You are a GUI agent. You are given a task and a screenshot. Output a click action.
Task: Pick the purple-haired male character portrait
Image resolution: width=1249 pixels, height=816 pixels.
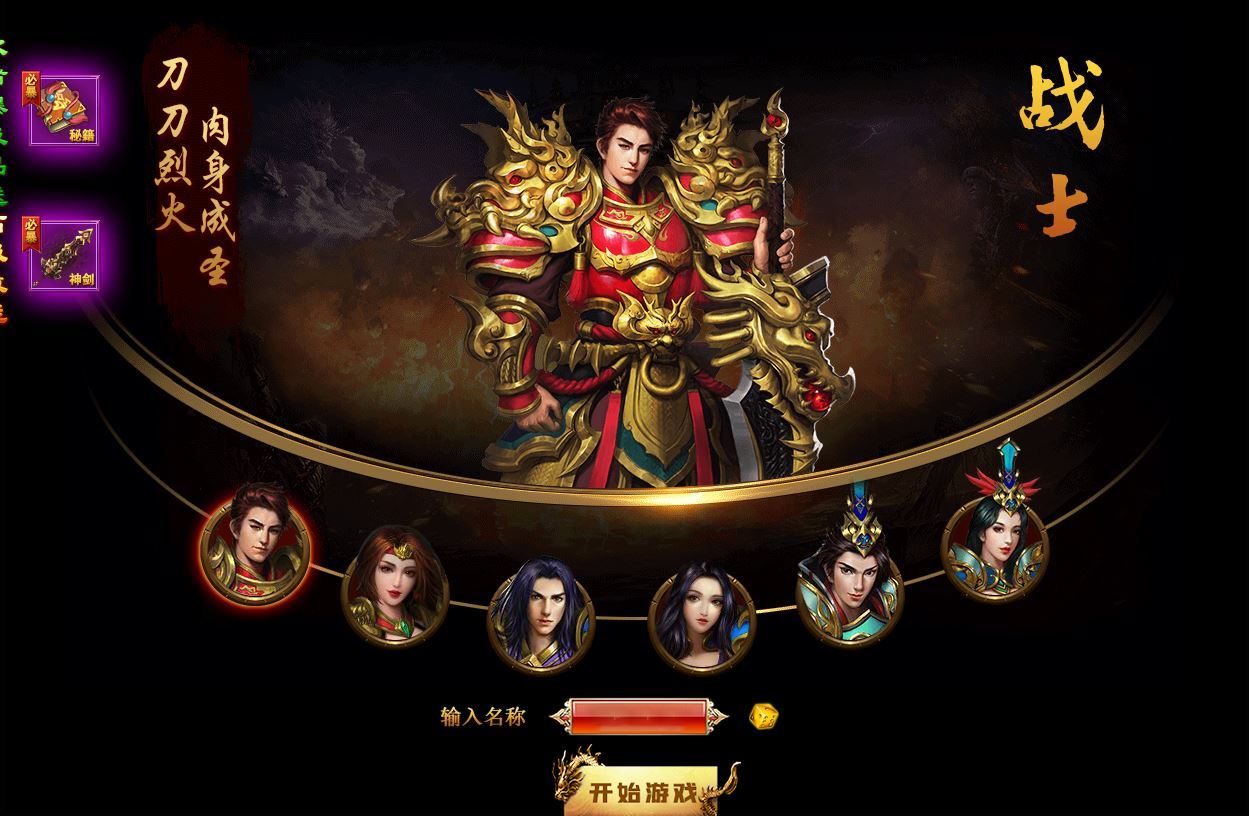(541, 616)
